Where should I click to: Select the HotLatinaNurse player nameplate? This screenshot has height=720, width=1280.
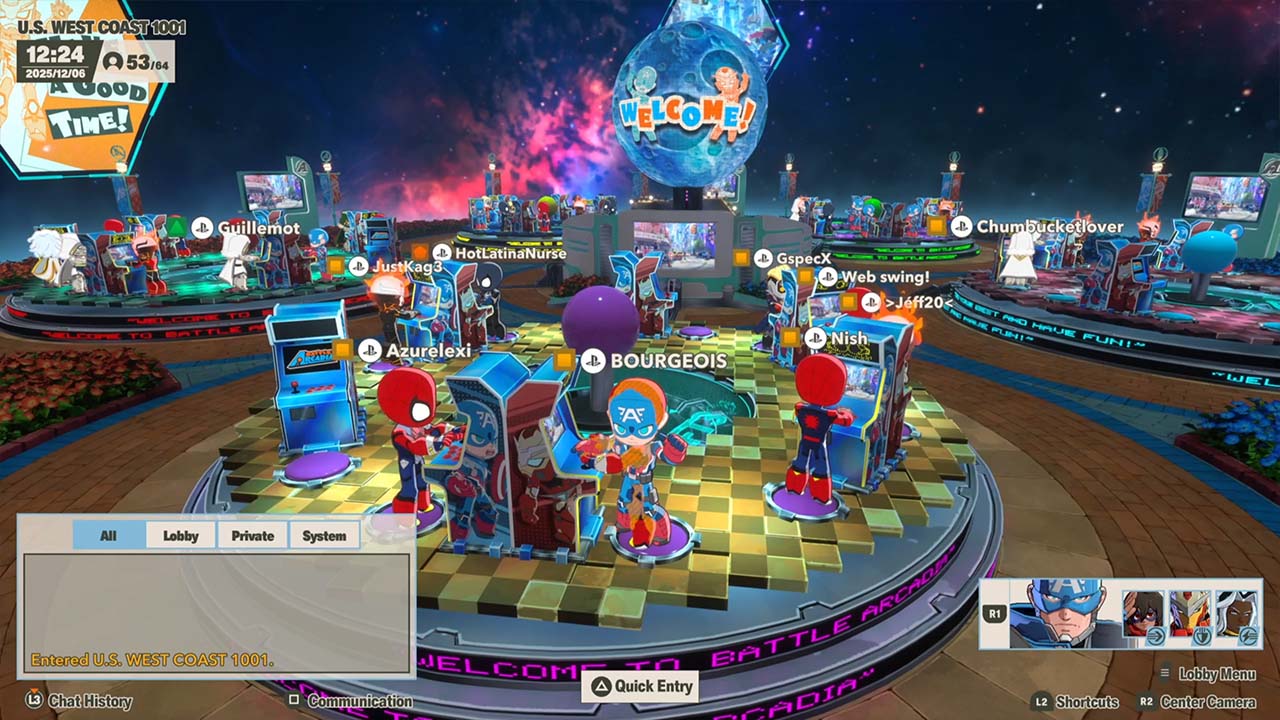pyautogui.click(x=510, y=254)
